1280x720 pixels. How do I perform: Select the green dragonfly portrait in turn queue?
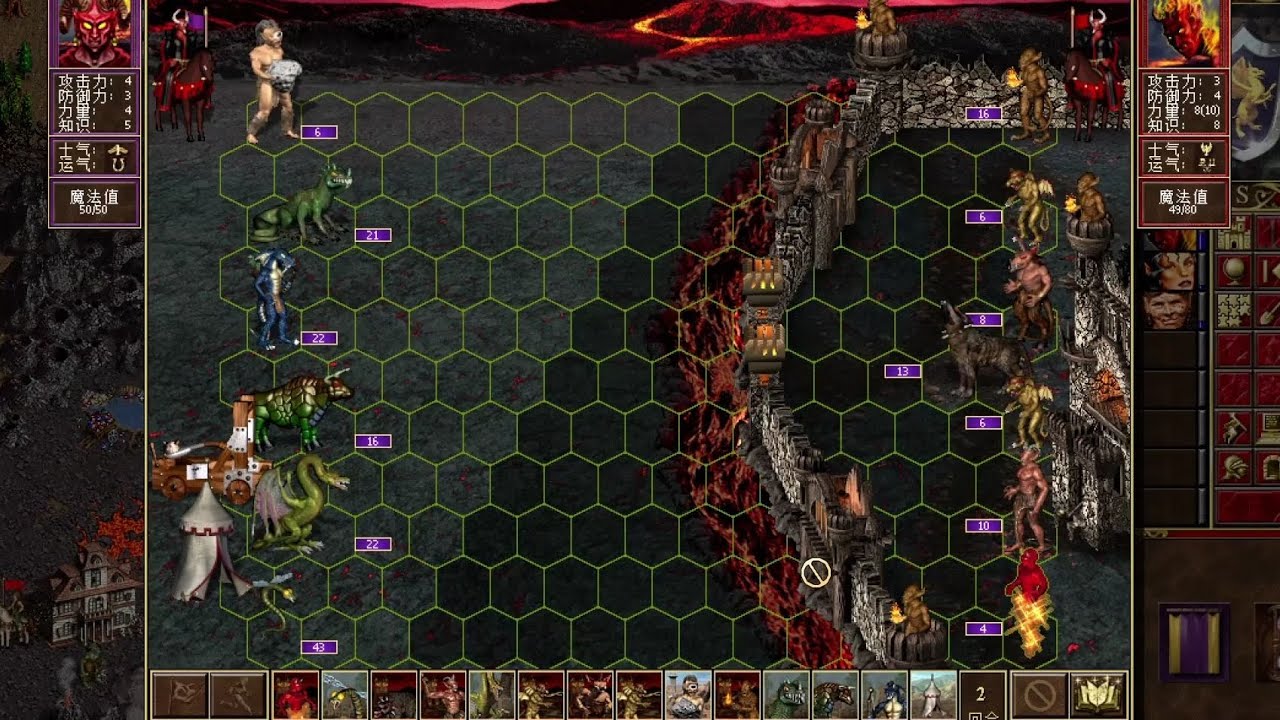[x=345, y=695]
